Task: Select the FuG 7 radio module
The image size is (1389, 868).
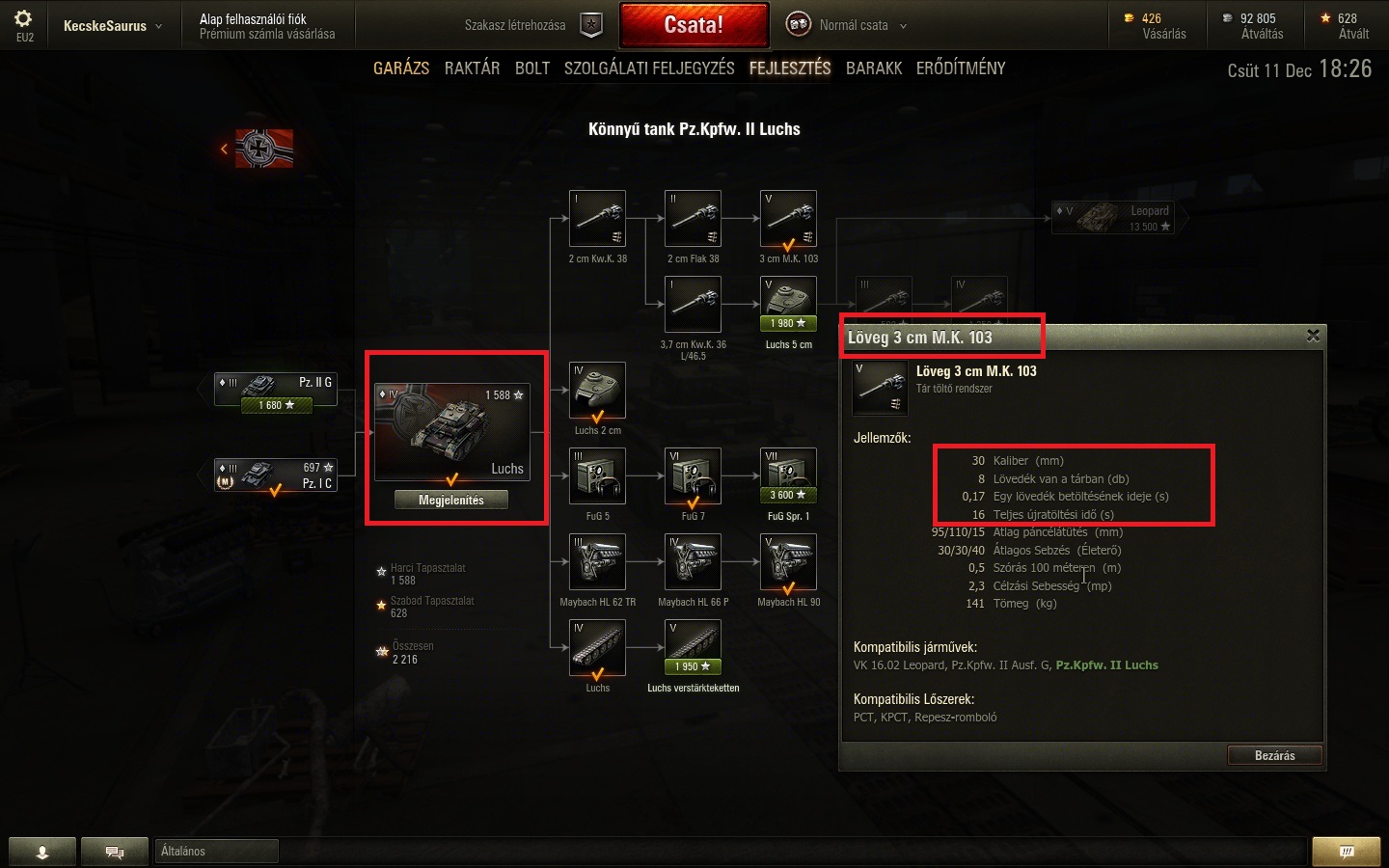Action: (693, 475)
